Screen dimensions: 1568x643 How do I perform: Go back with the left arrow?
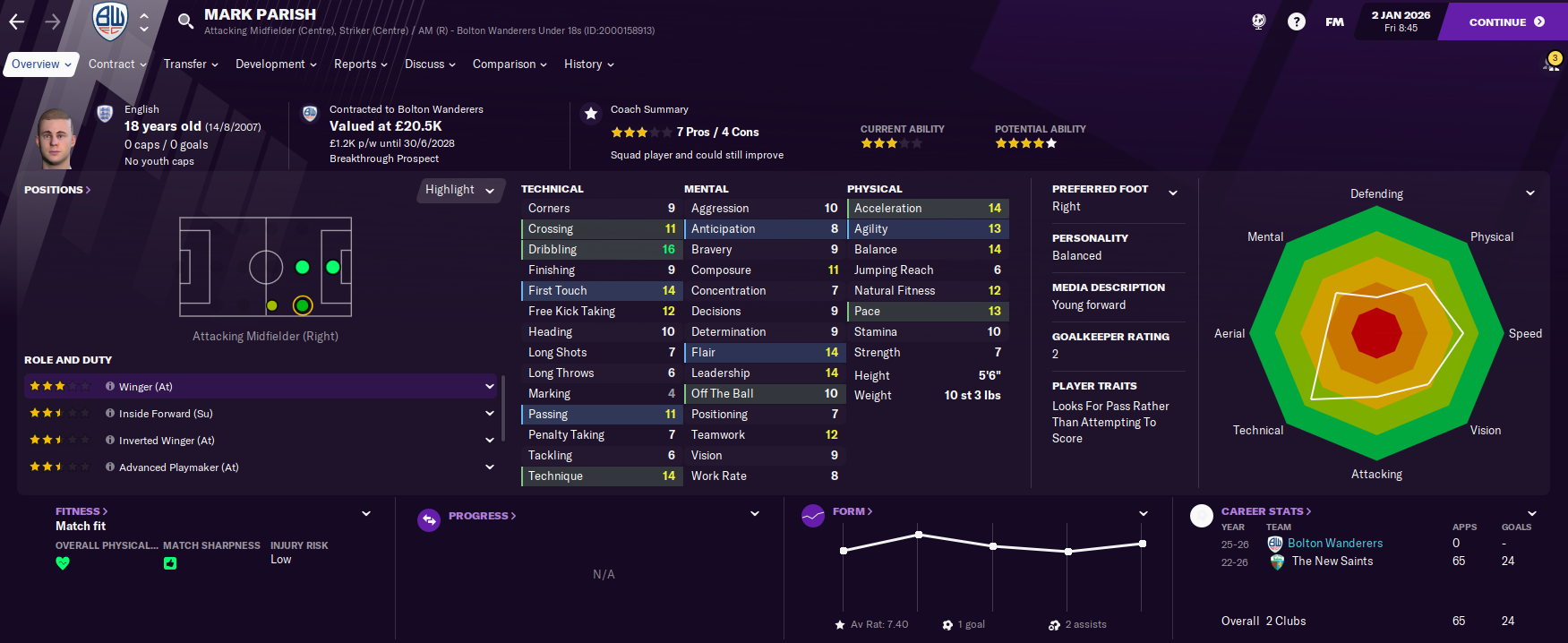(17, 21)
